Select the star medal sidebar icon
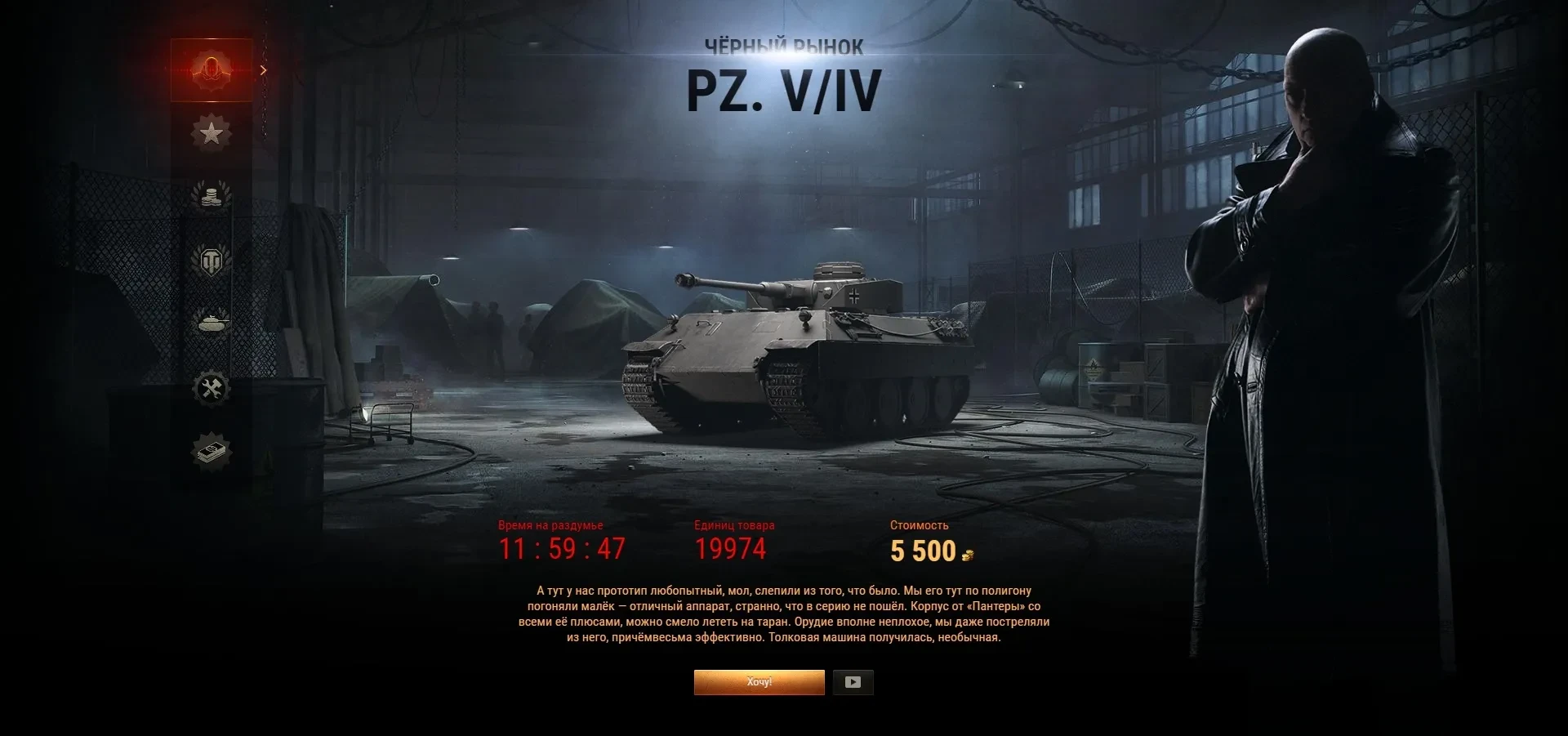The image size is (1568, 736). (211, 132)
